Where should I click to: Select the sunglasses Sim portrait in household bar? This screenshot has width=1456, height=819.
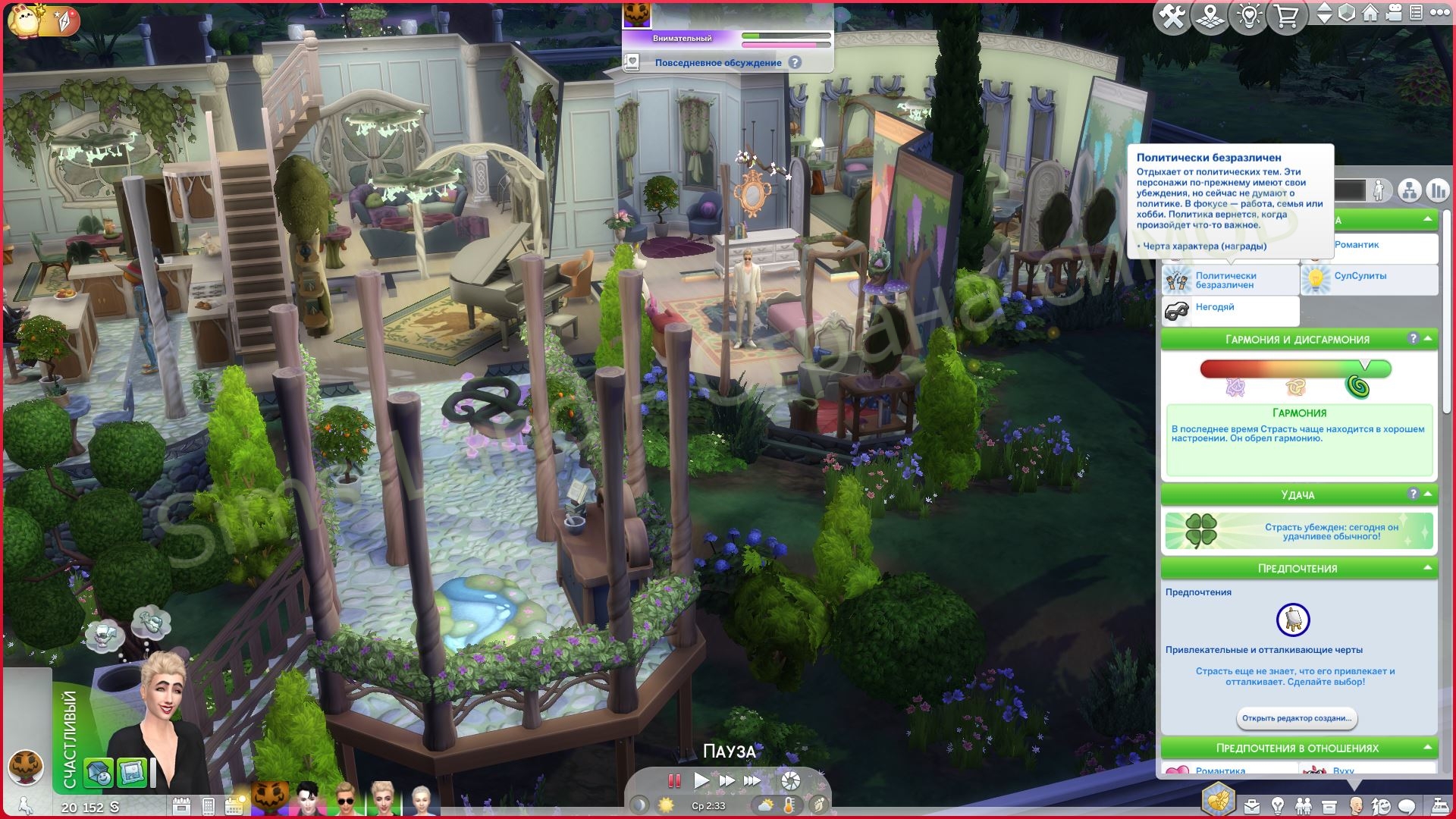tap(345, 798)
